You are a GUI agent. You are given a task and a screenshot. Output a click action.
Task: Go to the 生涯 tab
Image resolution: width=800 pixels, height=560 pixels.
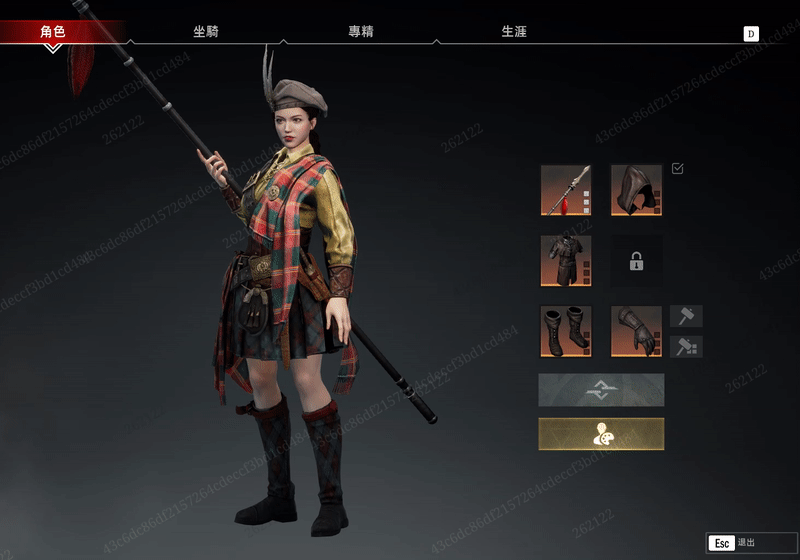(x=514, y=32)
